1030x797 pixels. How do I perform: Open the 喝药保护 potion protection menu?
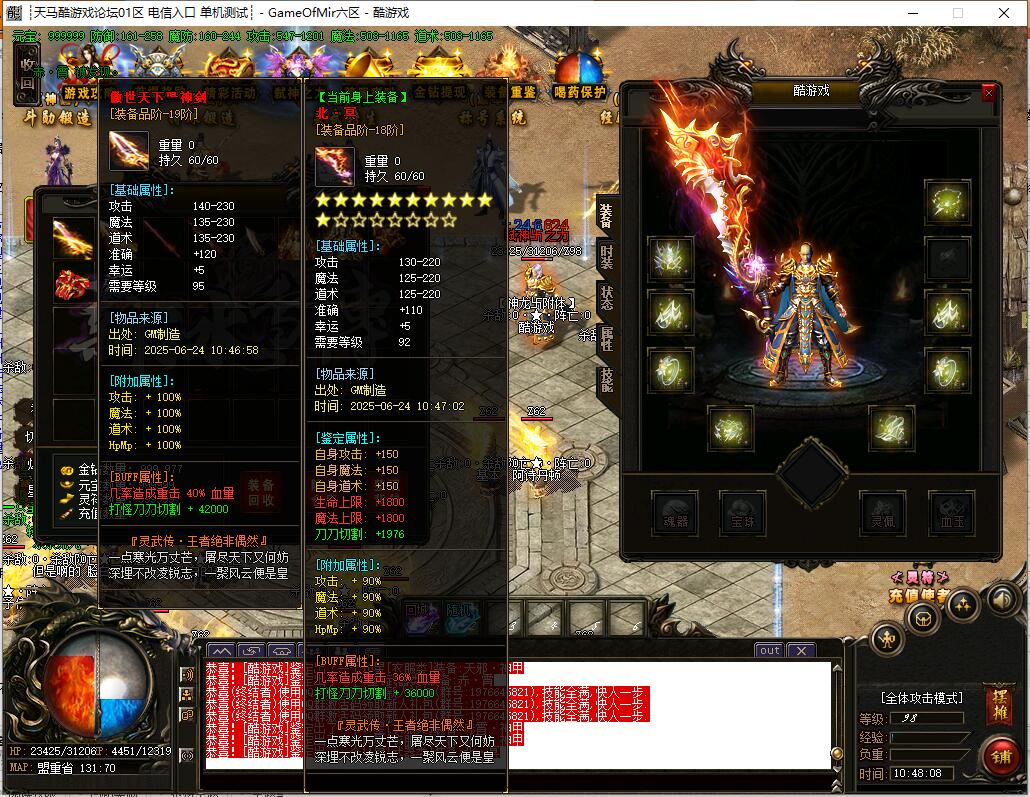(x=580, y=78)
